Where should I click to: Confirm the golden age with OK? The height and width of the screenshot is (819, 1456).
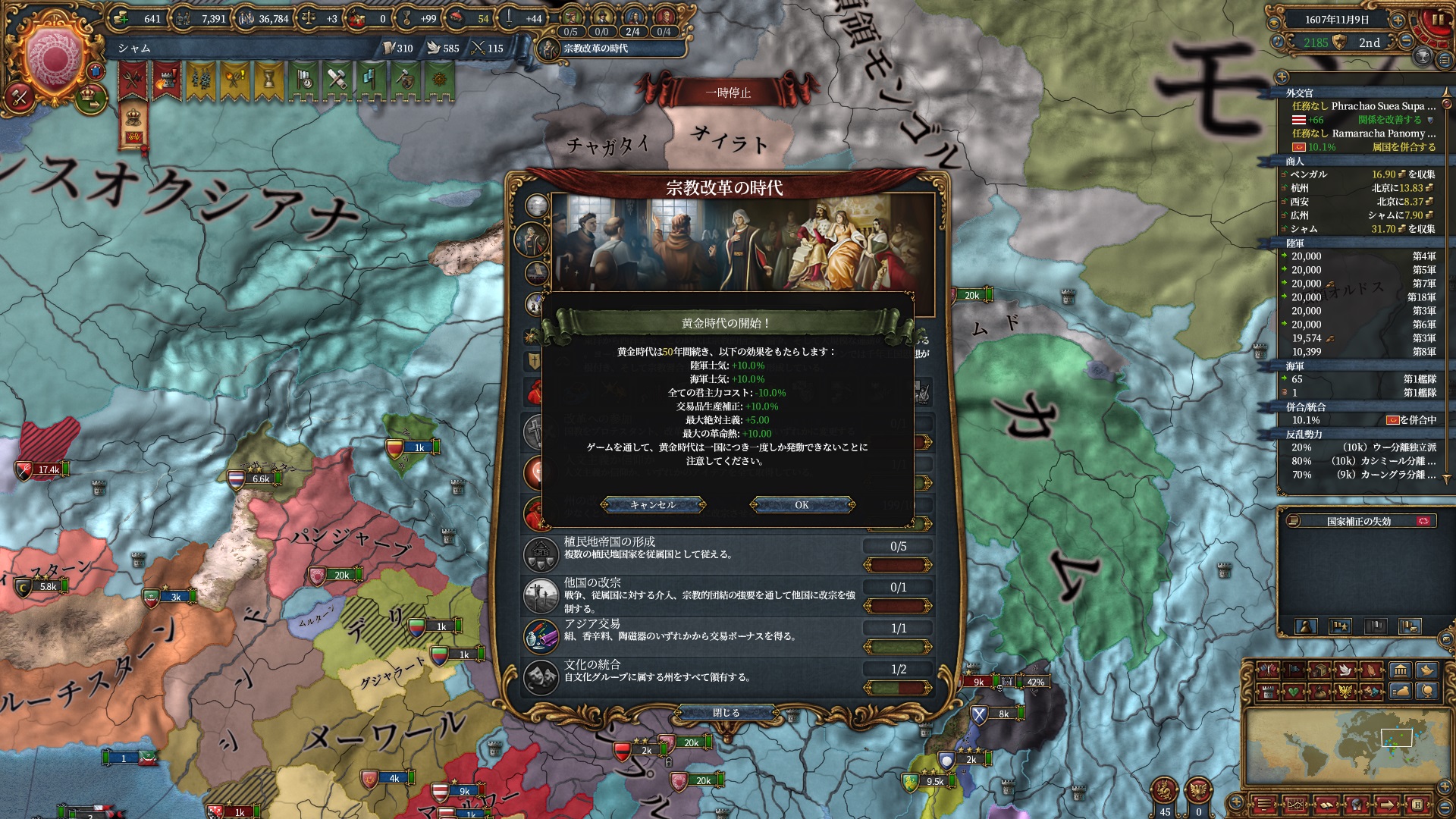(802, 505)
